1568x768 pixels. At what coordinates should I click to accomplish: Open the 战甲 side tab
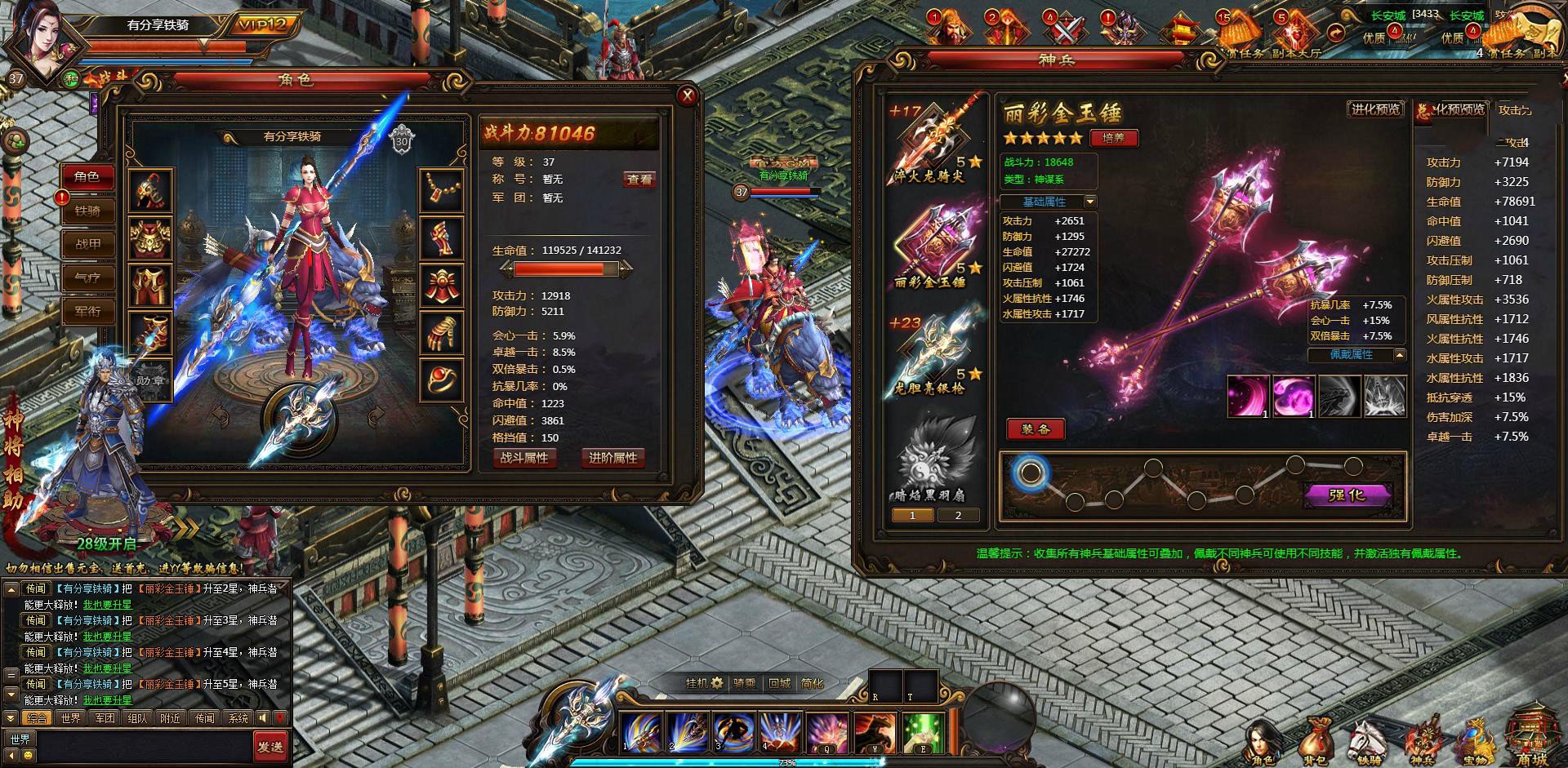point(87,244)
